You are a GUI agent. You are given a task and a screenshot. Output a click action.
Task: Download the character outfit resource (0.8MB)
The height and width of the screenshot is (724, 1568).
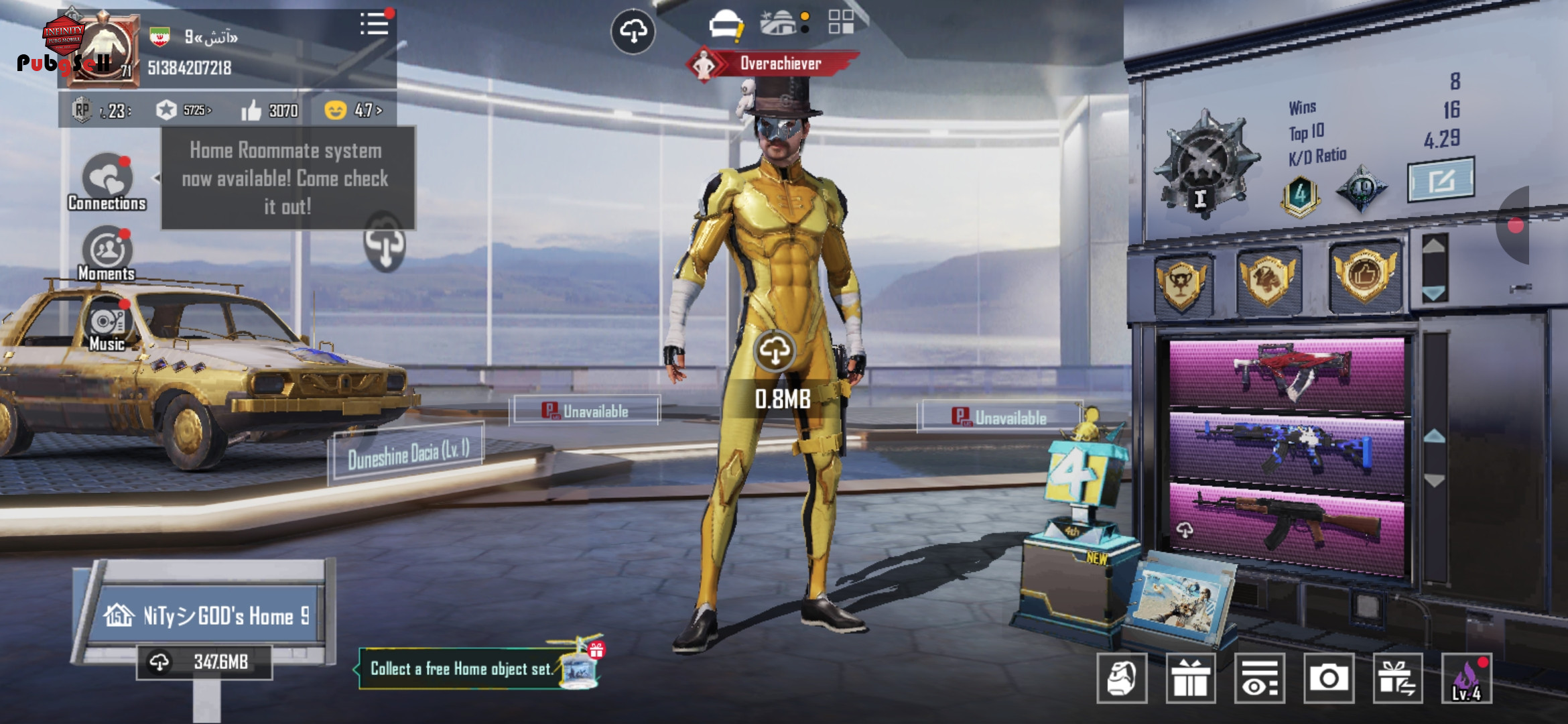point(775,351)
